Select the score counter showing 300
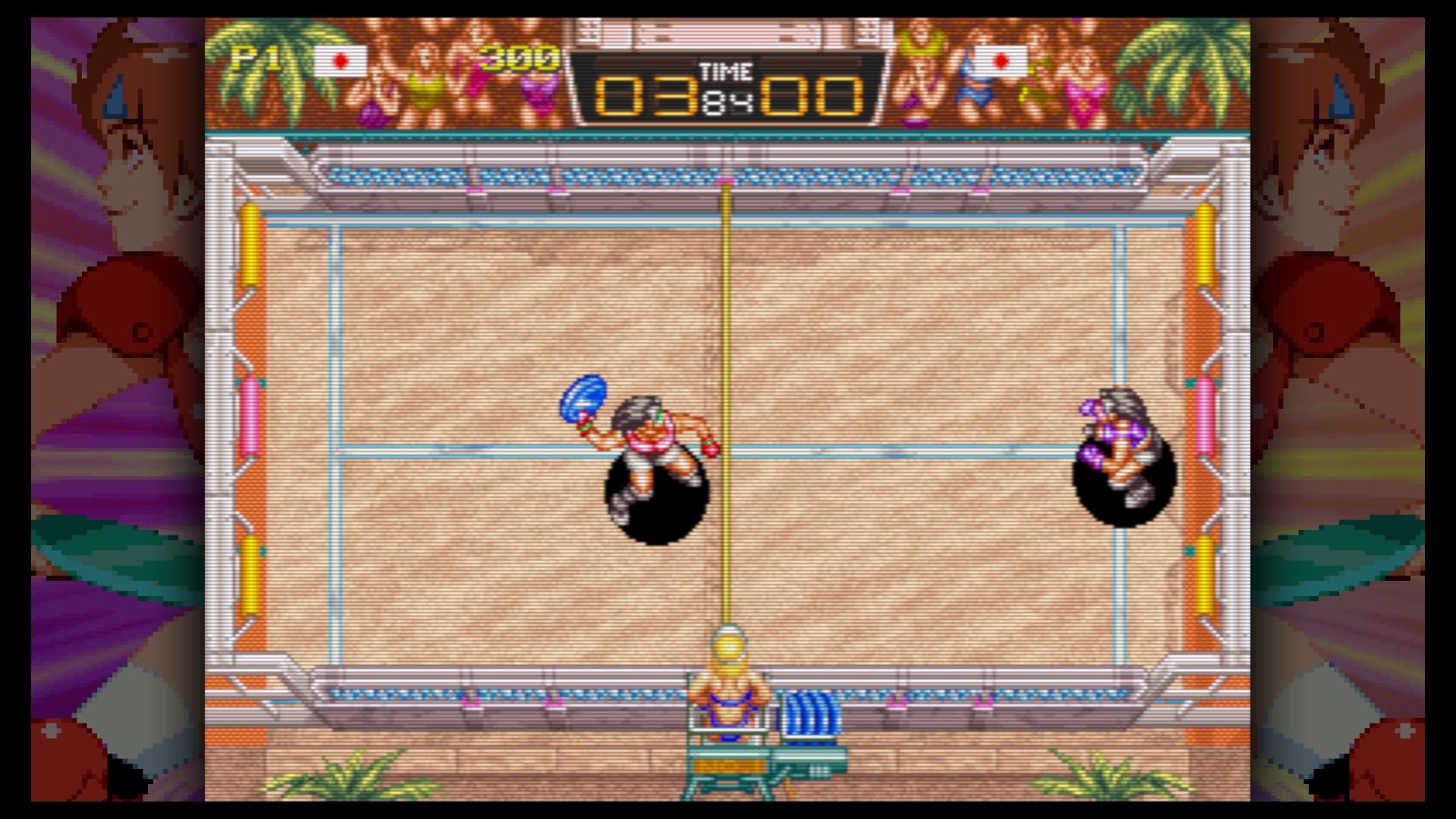The width and height of the screenshot is (1456, 819). tap(517, 59)
